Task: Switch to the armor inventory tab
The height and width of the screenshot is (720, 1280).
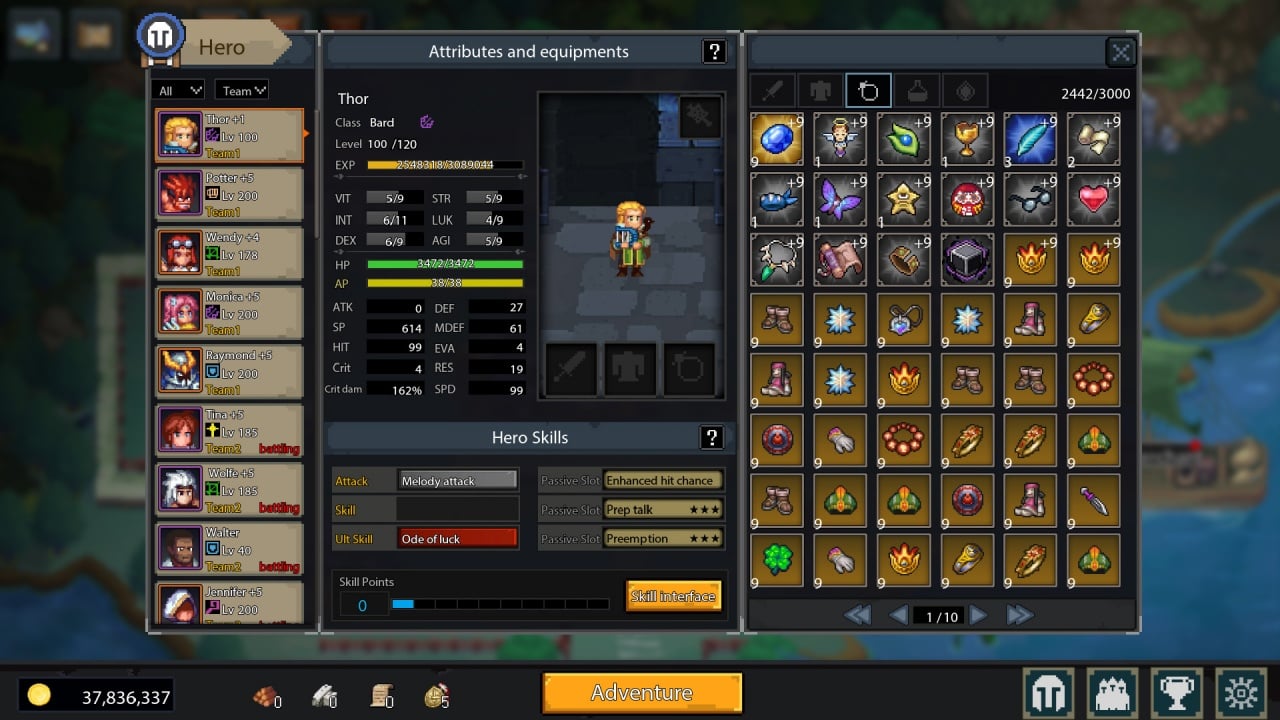Action: pos(820,91)
